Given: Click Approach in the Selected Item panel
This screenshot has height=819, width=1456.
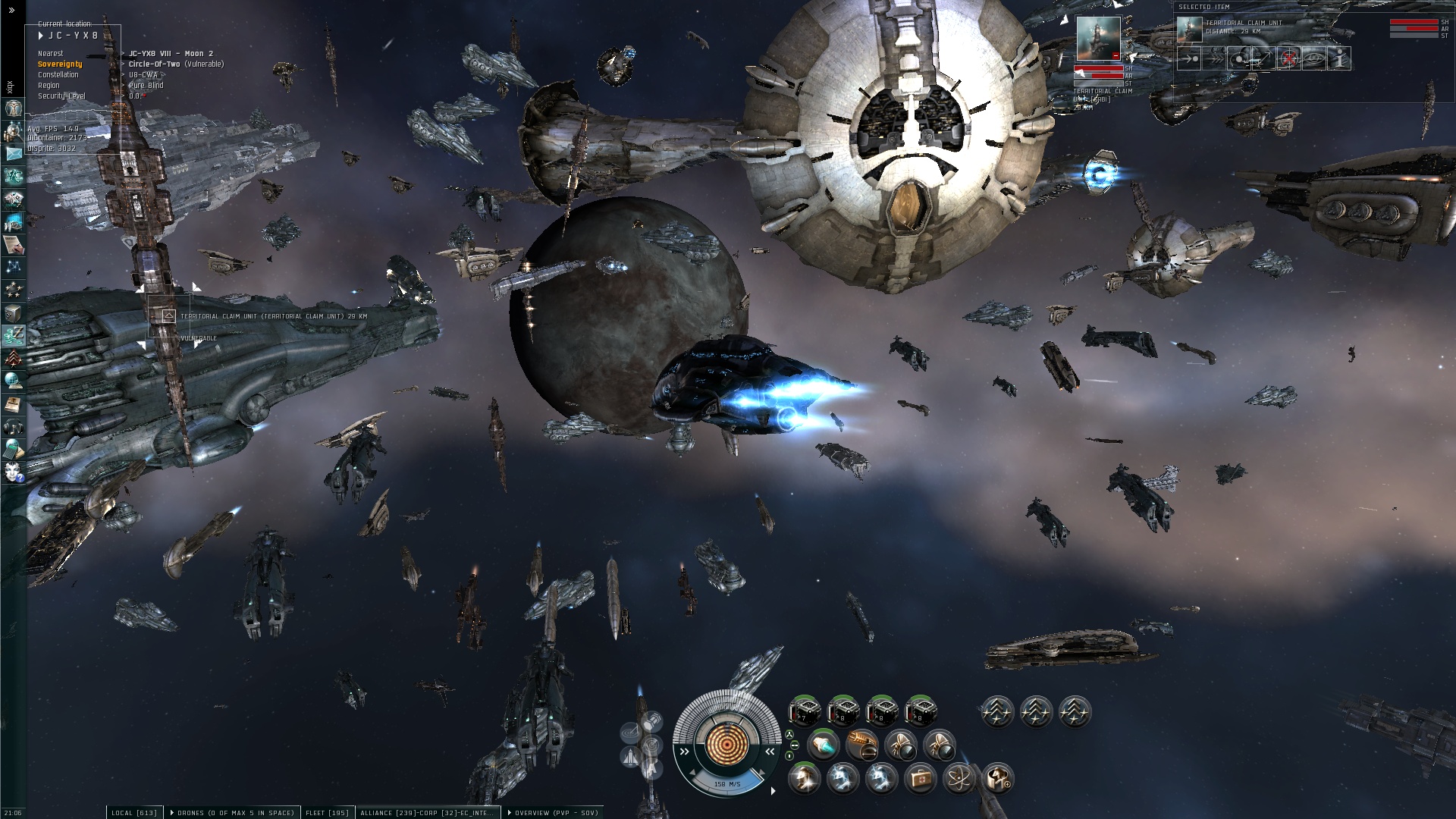Looking at the screenshot, I should click(x=1189, y=58).
